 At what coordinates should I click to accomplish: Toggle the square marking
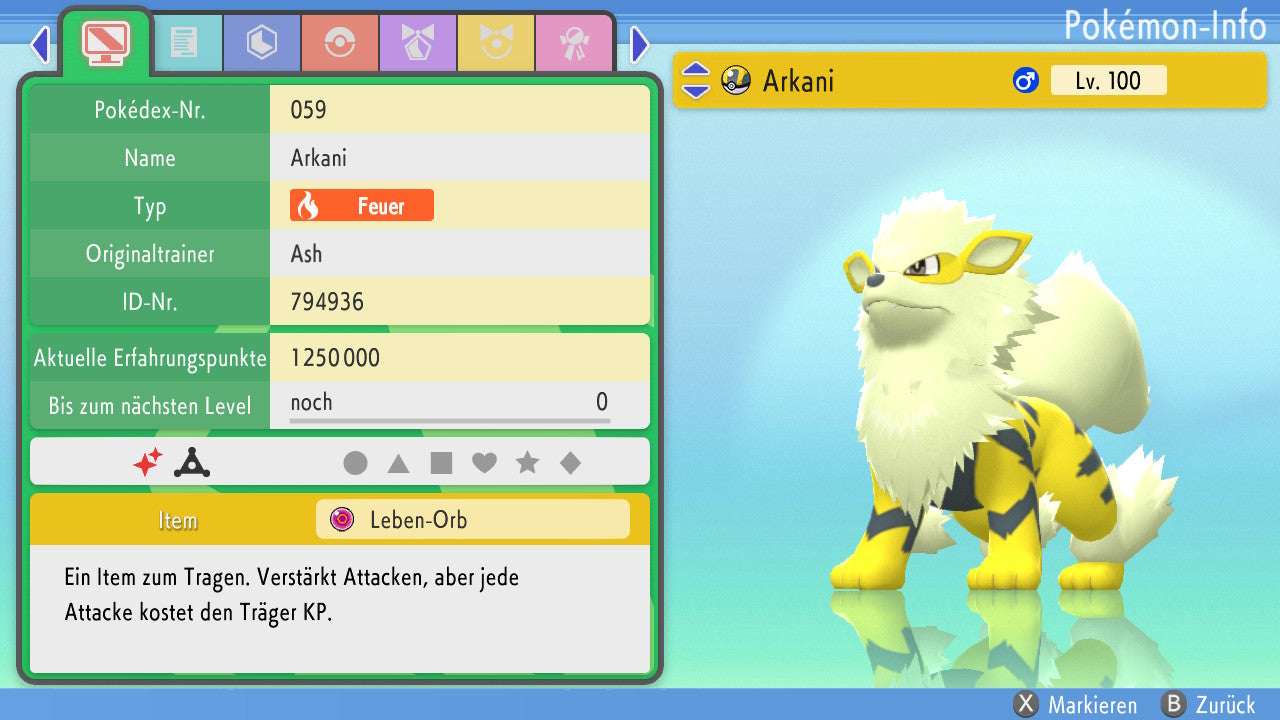pyautogui.click(x=441, y=463)
